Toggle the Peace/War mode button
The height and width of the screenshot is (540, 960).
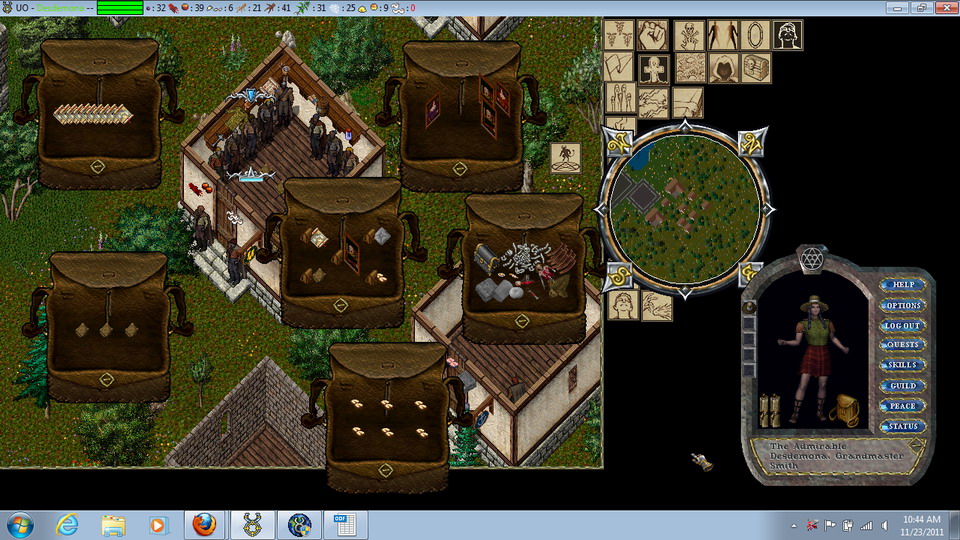903,406
